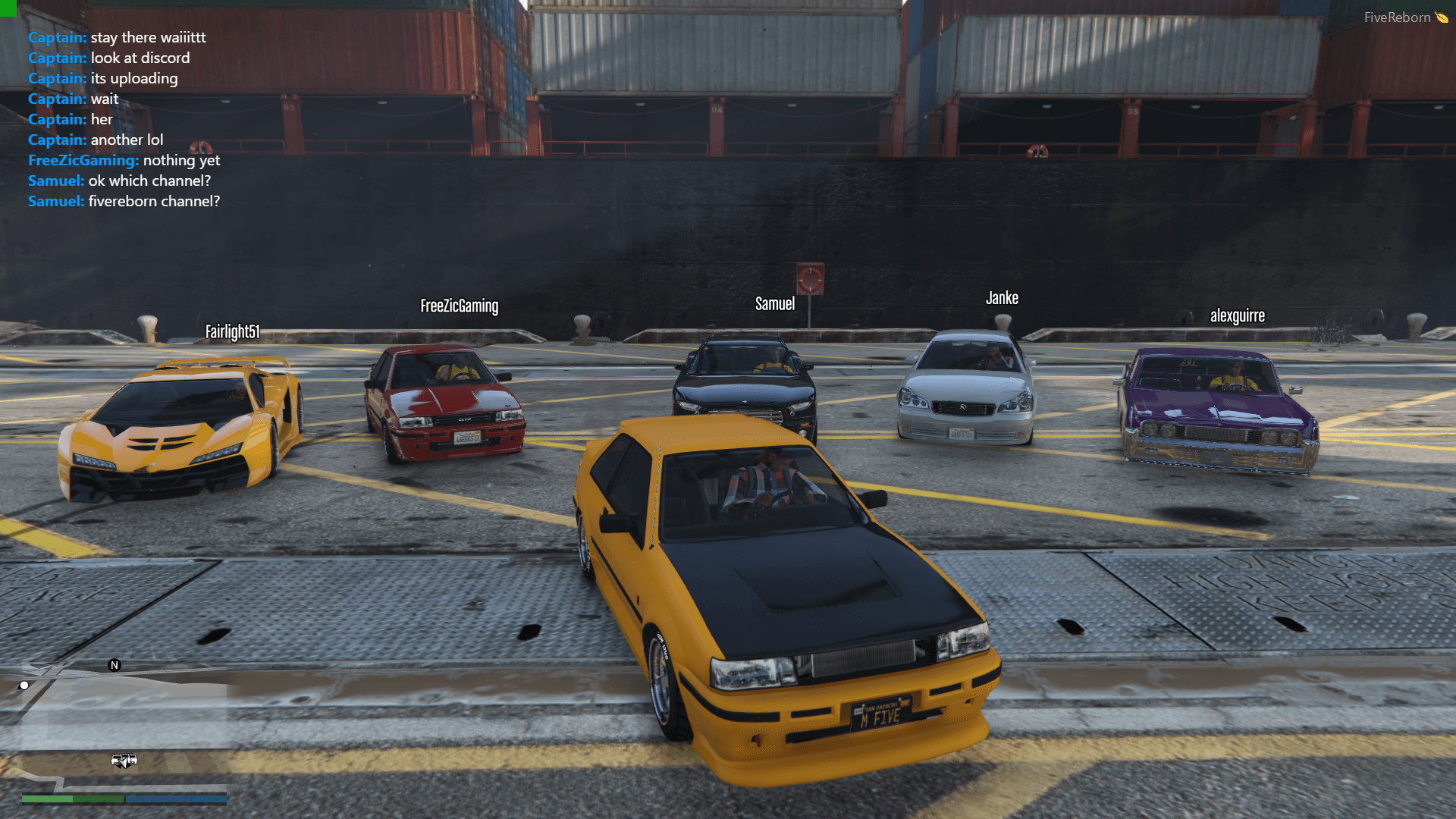Click the Captain username in chat

click(56, 37)
